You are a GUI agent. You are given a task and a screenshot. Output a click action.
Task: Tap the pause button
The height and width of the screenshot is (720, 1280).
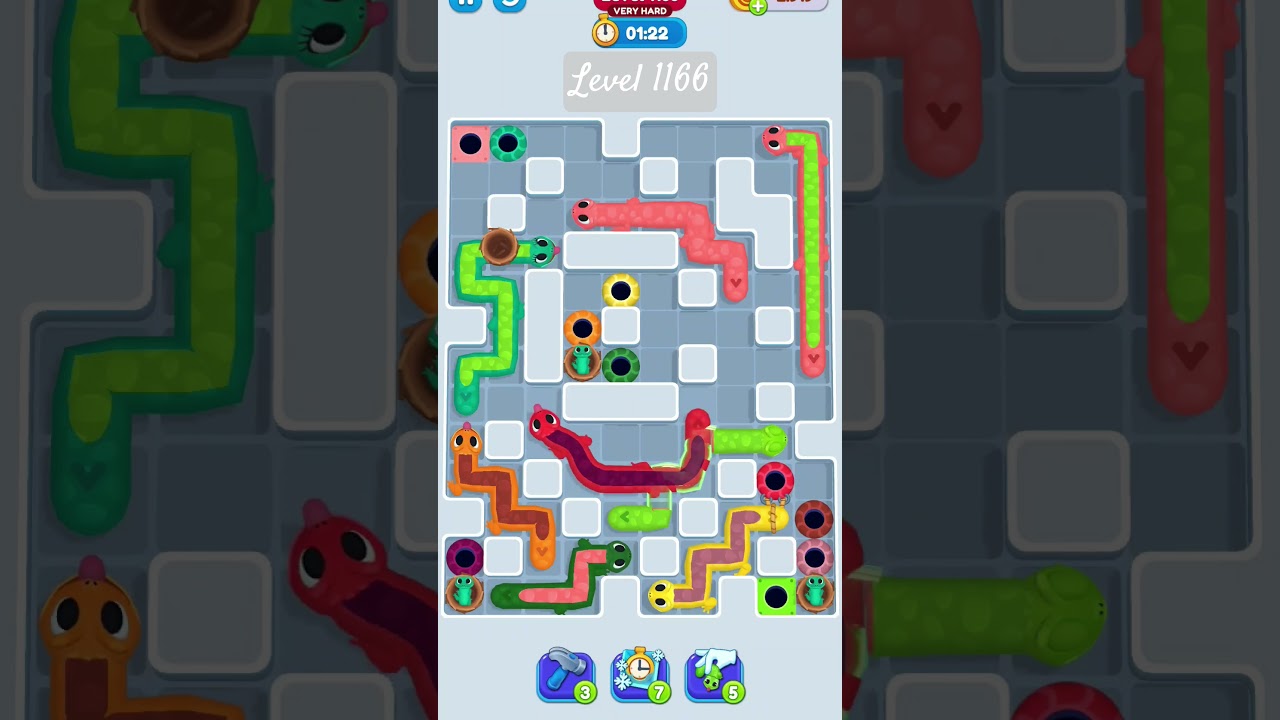pyautogui.click(x=465, y=4)
